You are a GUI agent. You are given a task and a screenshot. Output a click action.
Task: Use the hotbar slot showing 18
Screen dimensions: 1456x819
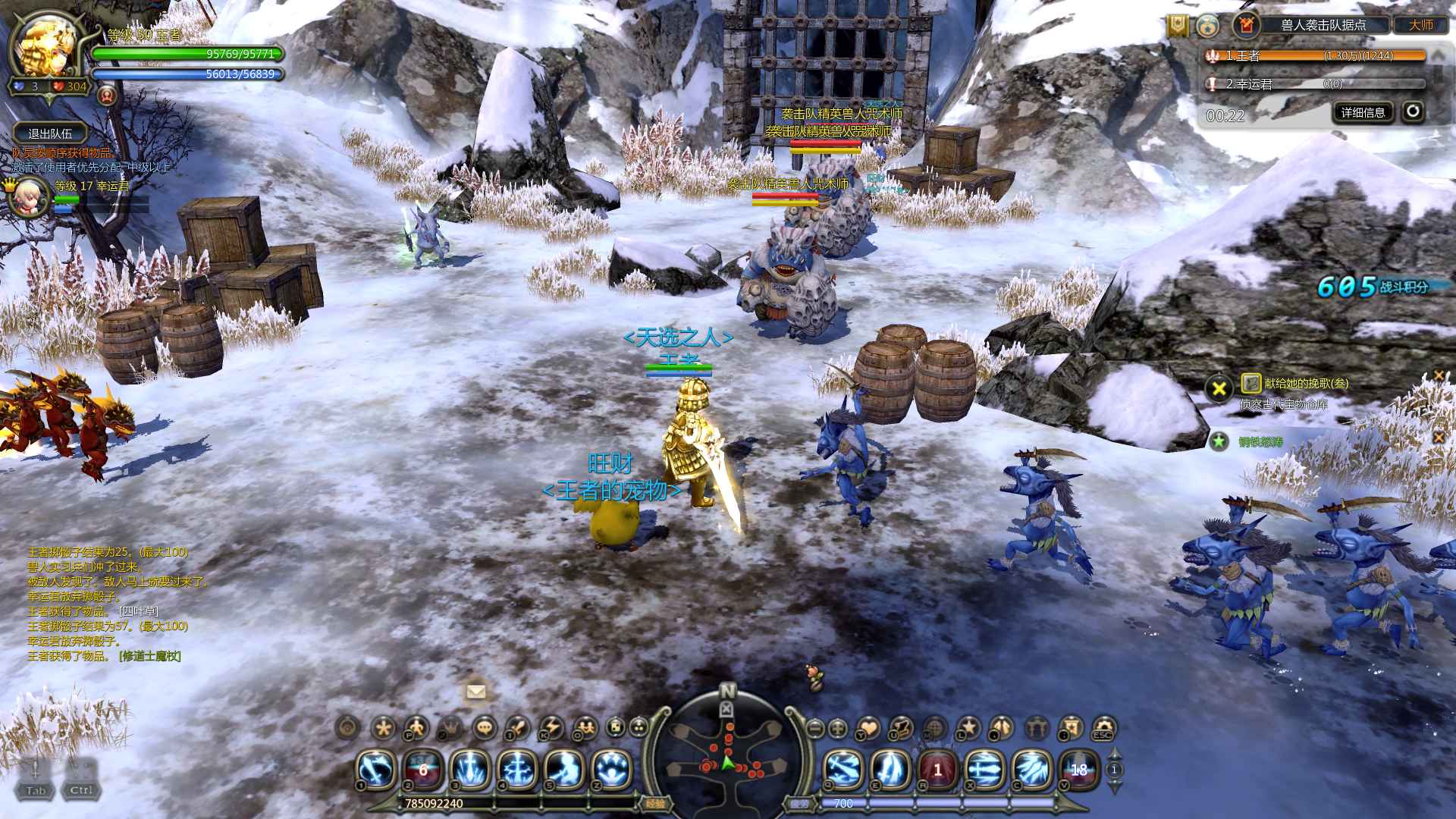tap(1078, 770)
